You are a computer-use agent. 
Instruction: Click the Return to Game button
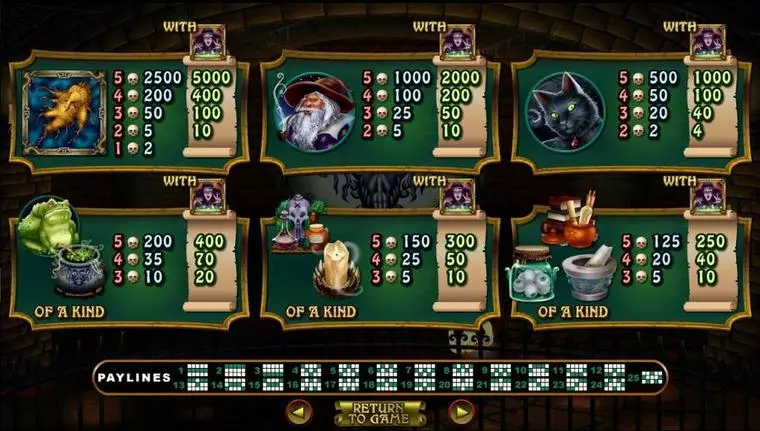(380, 412)
